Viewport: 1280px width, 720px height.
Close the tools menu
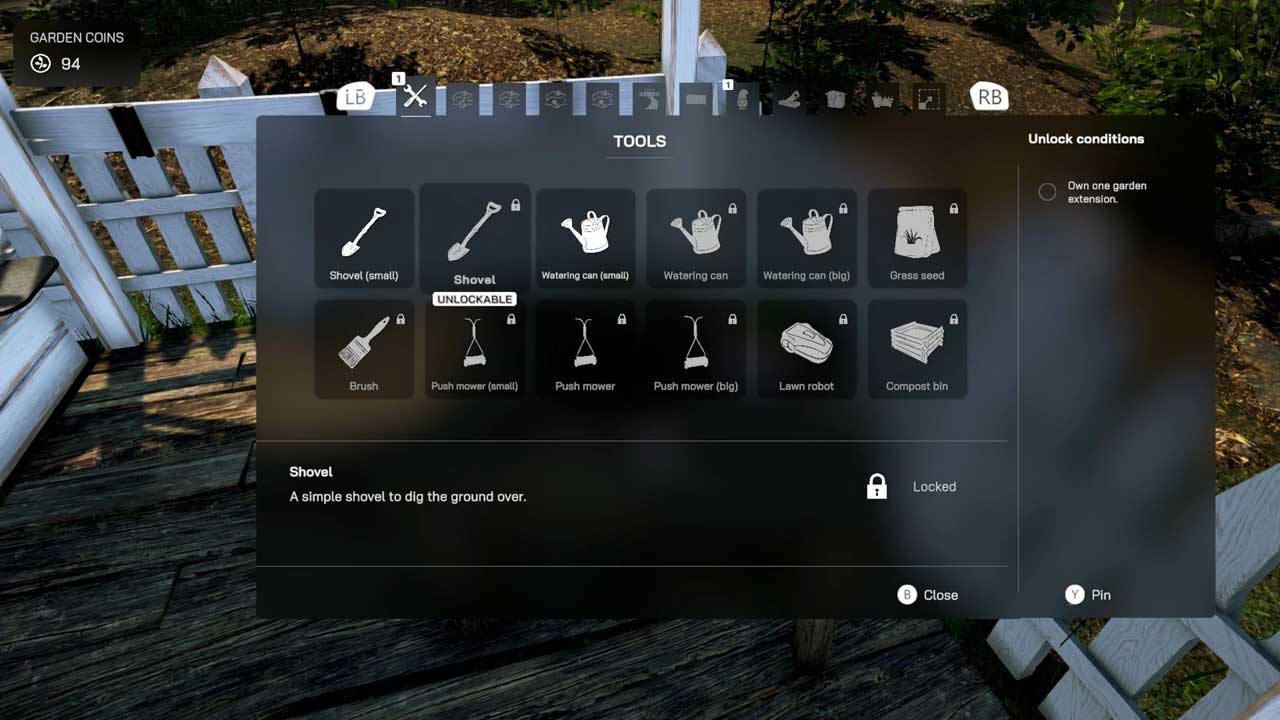click(x=928, y=595)
